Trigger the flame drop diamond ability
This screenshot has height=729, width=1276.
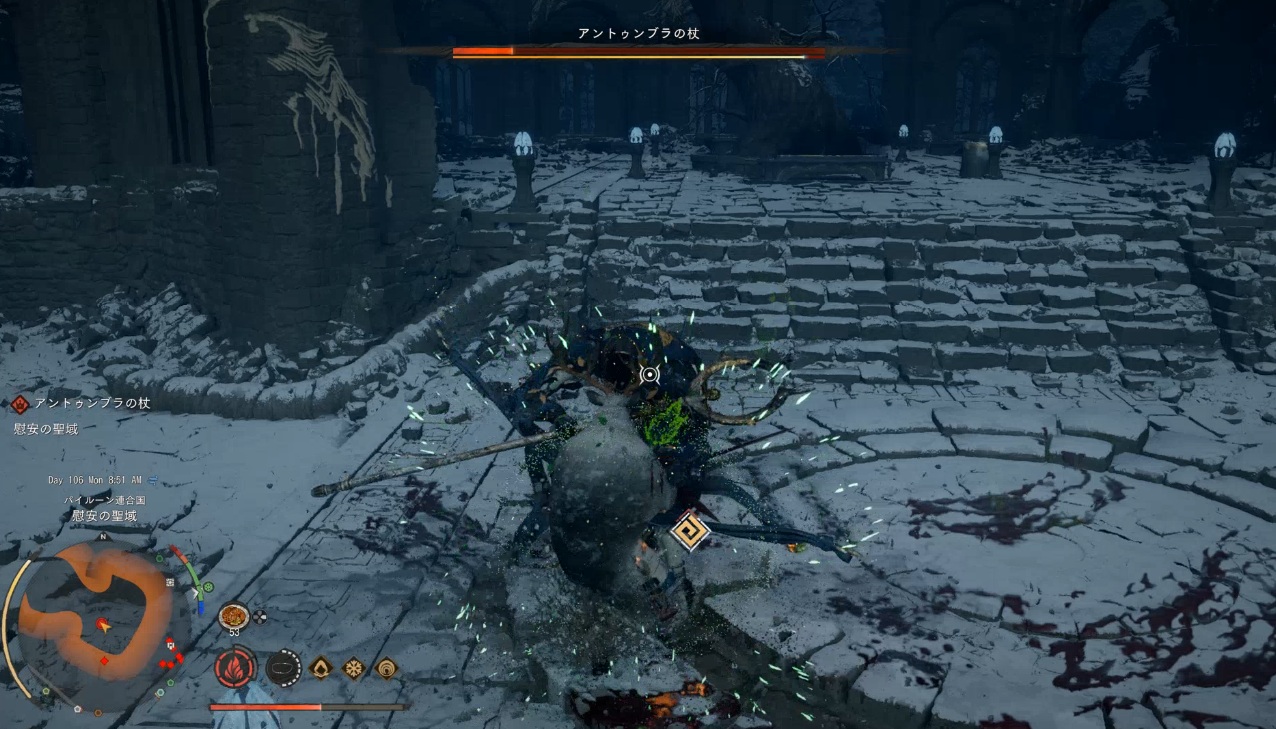click(x=321, y=667)
